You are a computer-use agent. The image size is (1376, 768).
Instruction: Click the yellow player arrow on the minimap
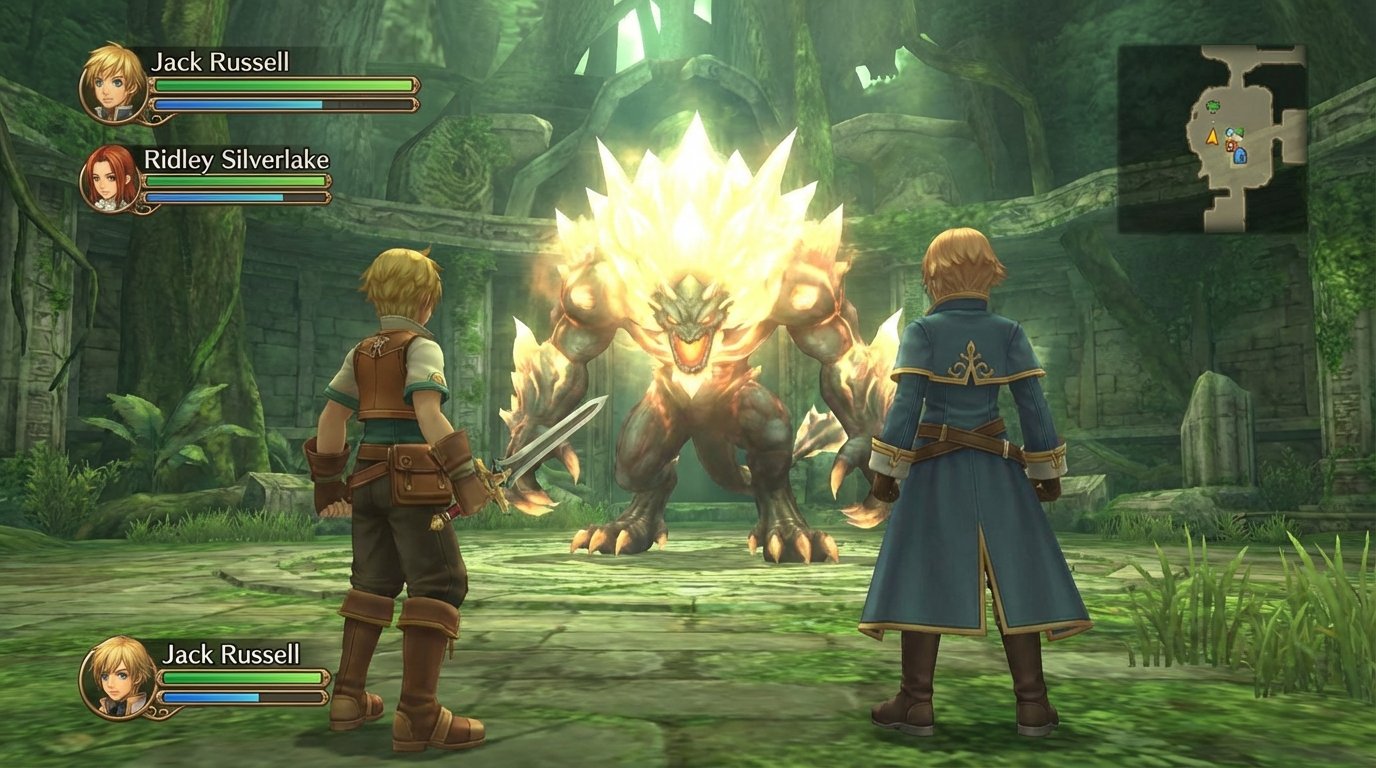click(1213, 137)
